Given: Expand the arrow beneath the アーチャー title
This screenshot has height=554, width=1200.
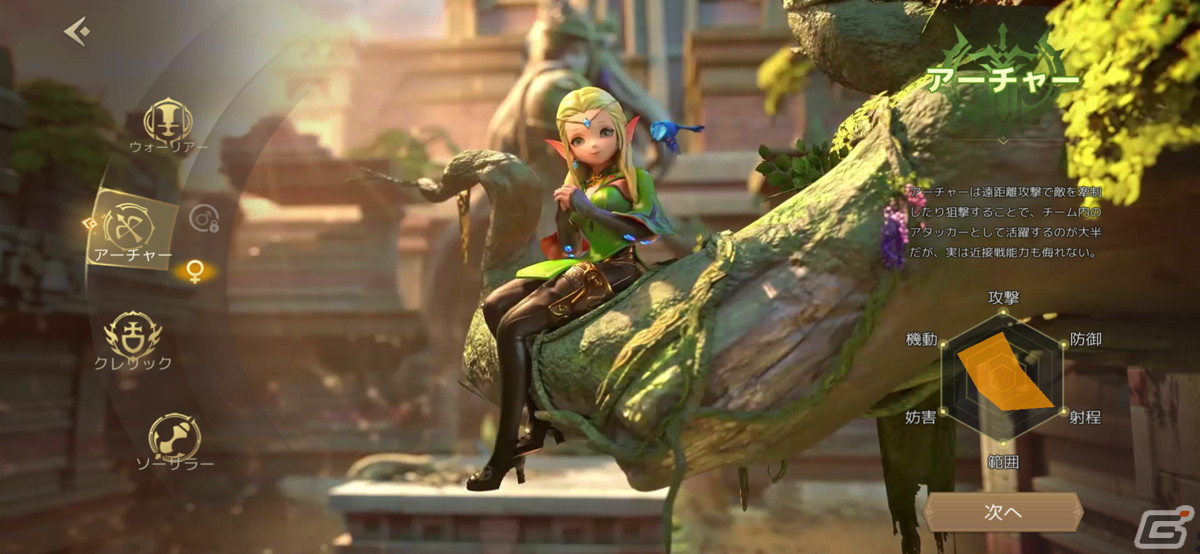Looking at the screenshot, I should 1002,142.
